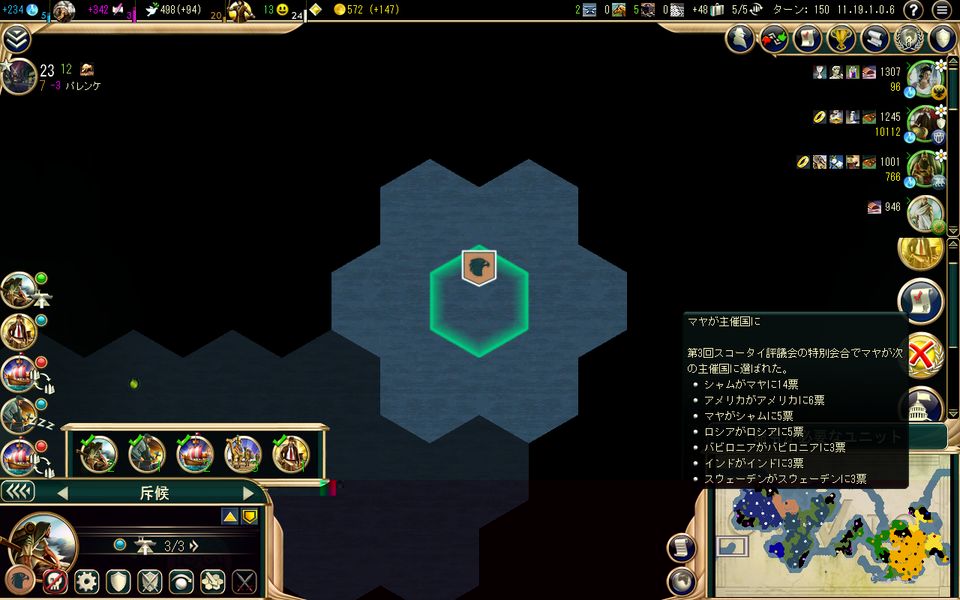Screen dimensions: 960x600
Task: Collapse the unit panel with triple-arrow button
Action: [17, 492]
